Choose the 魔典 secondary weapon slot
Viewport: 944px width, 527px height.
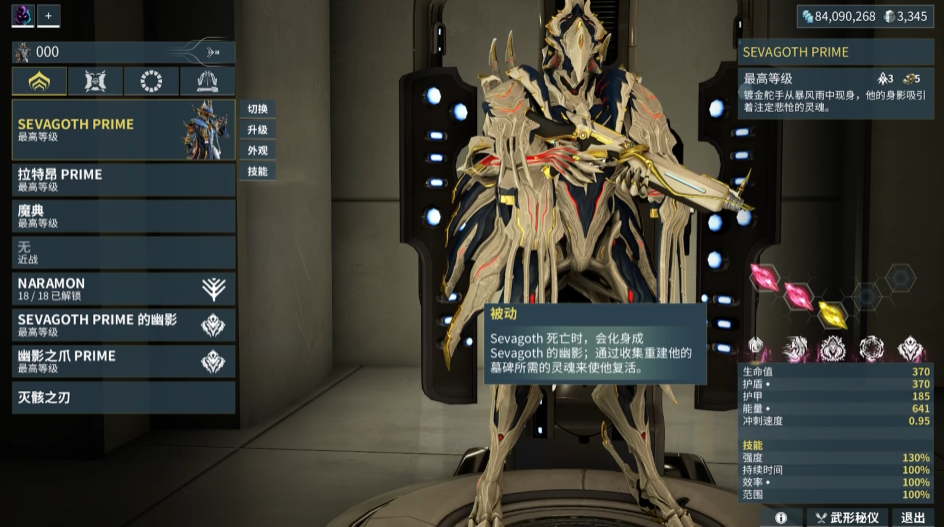tap(123, 216)
